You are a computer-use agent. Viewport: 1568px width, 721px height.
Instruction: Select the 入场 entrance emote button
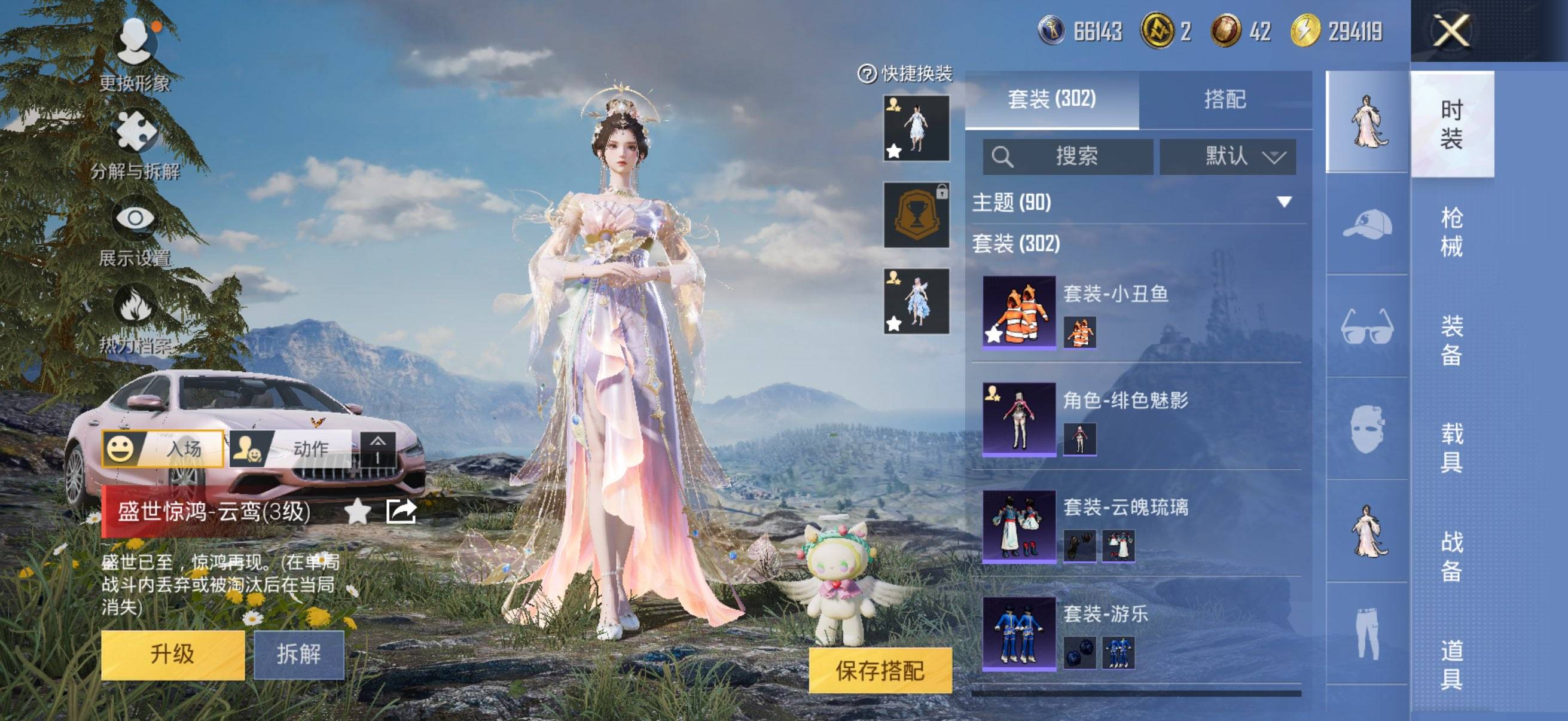[163, 449]
